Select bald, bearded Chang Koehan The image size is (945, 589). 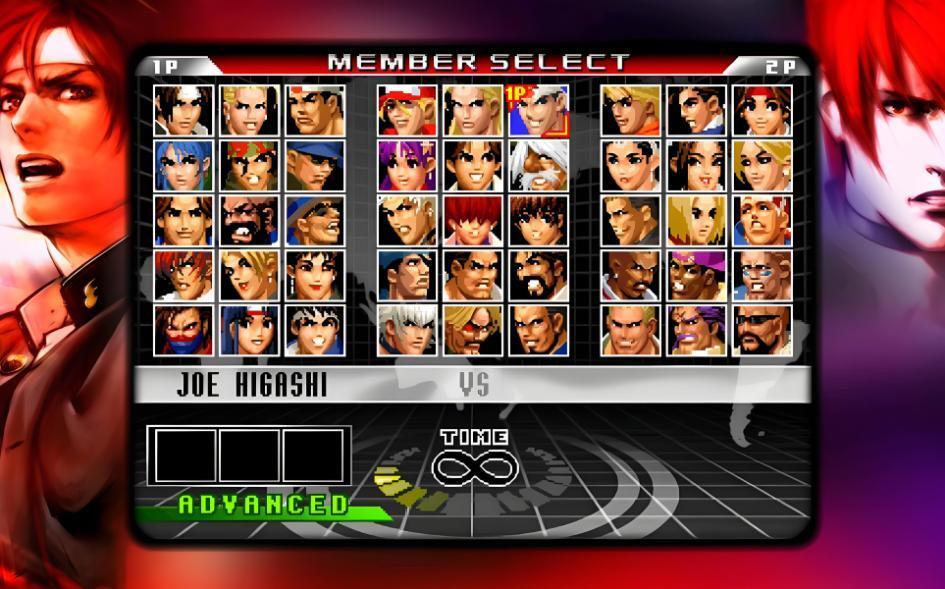[x=249, y=220]
